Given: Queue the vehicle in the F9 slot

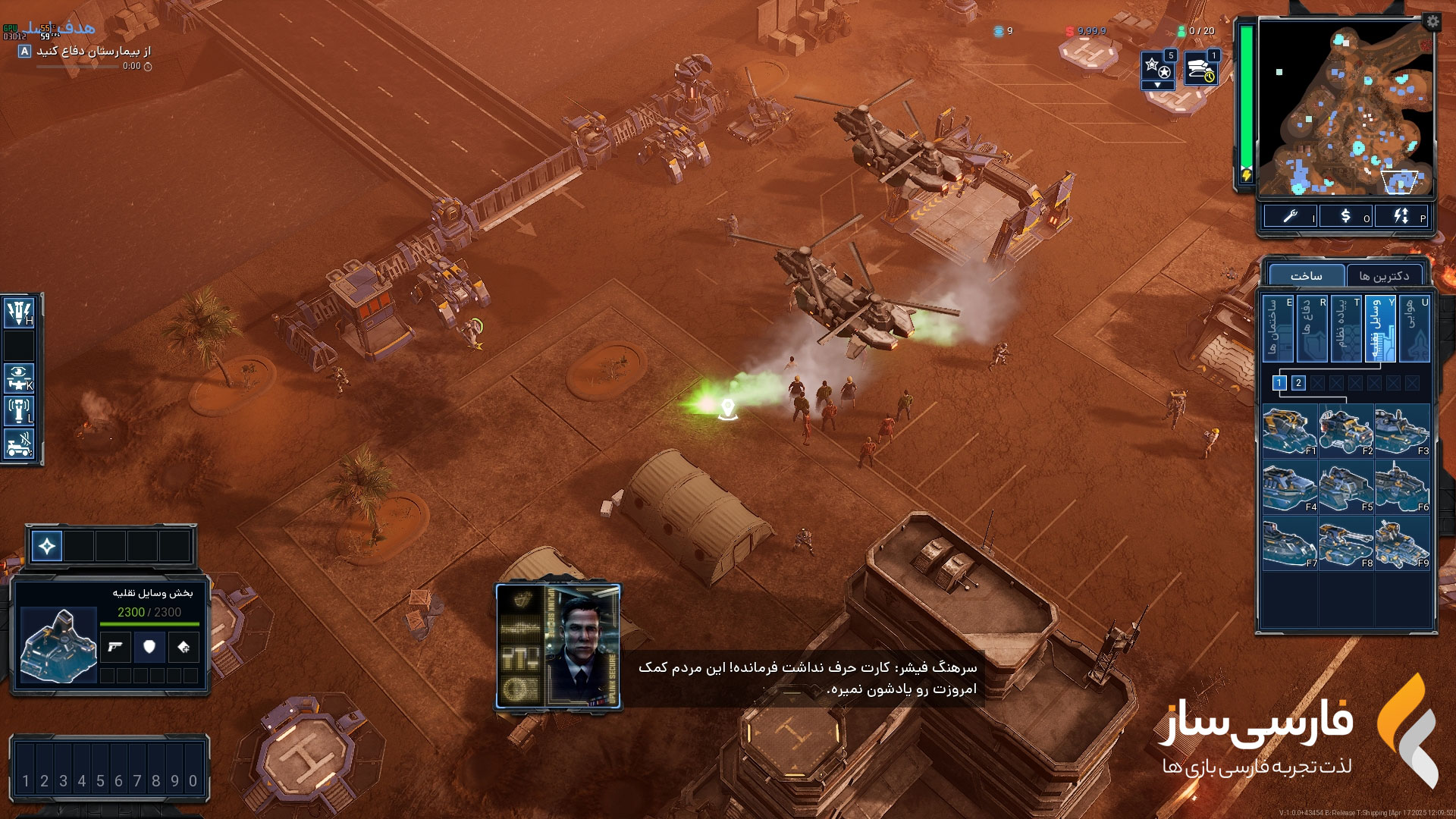Looking at the screenshot, I should pos(1402,542).
